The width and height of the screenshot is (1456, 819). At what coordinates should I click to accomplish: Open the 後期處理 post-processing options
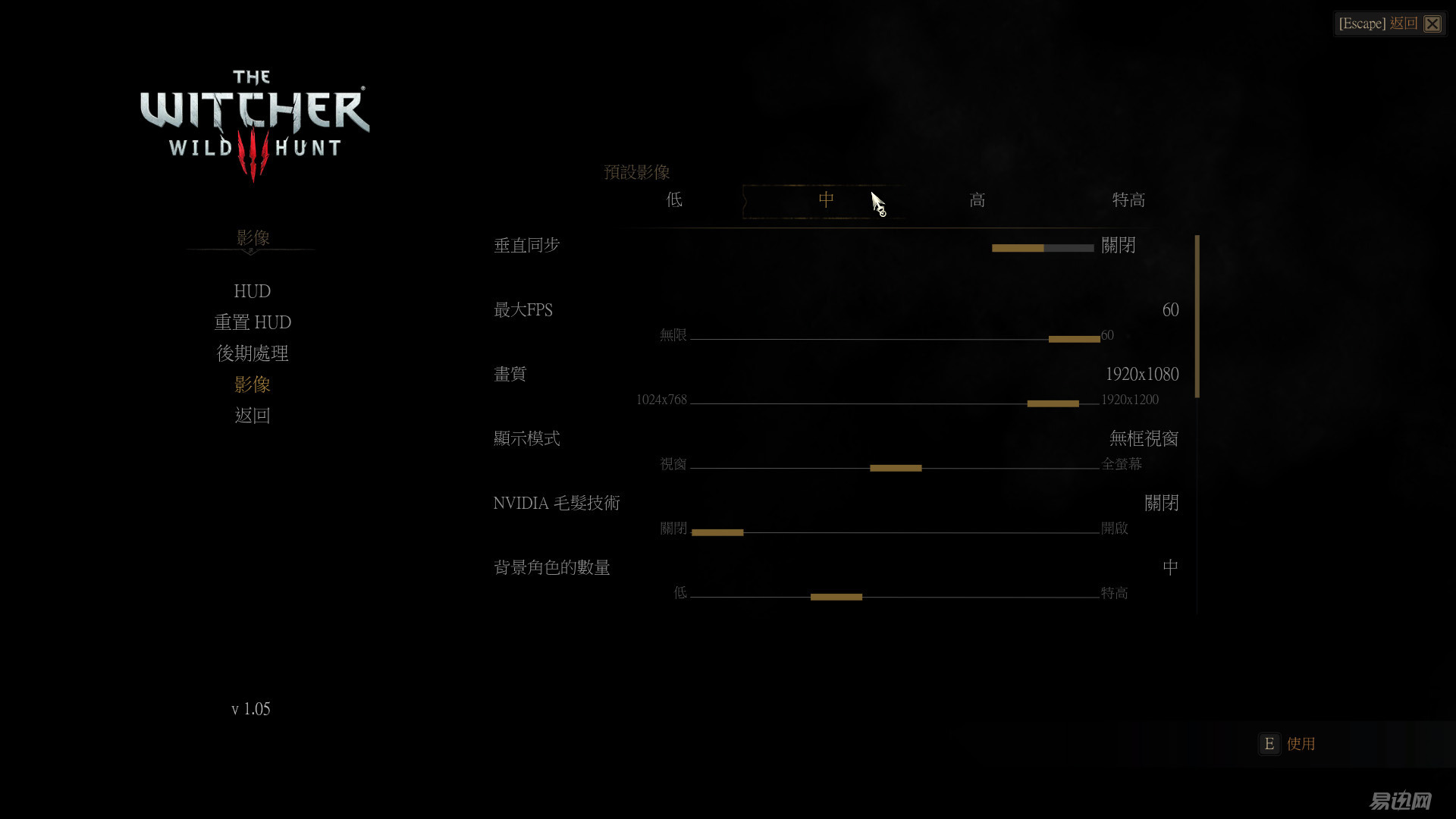tap(253, 353)
